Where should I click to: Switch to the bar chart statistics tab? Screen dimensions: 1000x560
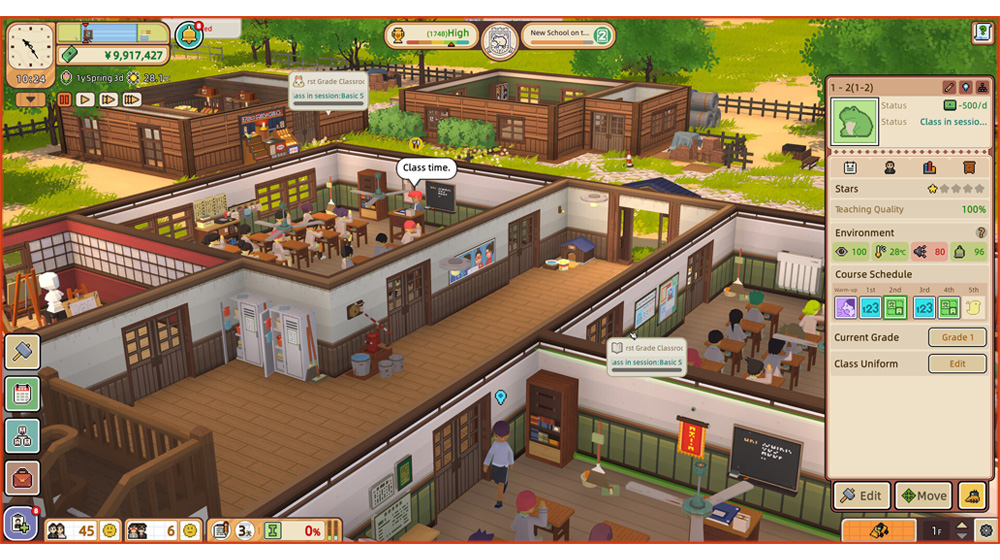pyautogui.click(x=929, y=167)
